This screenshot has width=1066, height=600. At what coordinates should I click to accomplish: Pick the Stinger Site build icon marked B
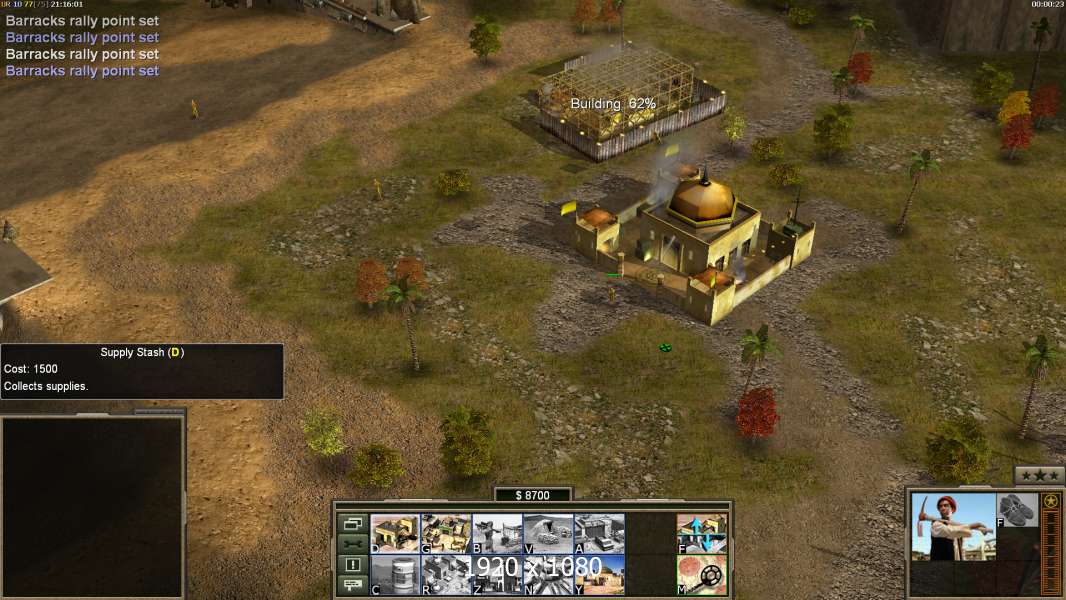pos(497,533)
